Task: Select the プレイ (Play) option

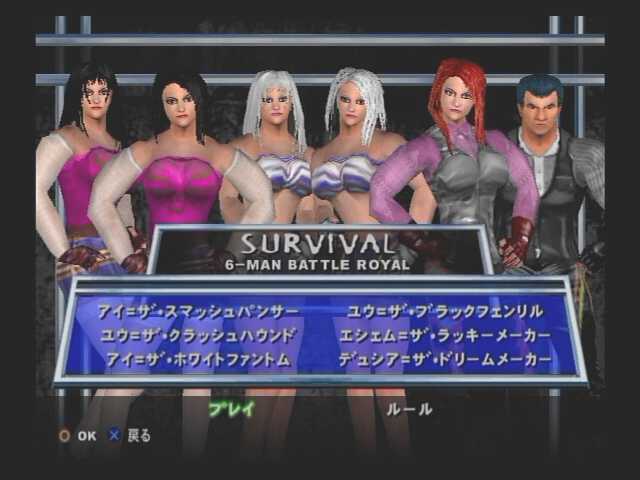Action: click(231, 408)
